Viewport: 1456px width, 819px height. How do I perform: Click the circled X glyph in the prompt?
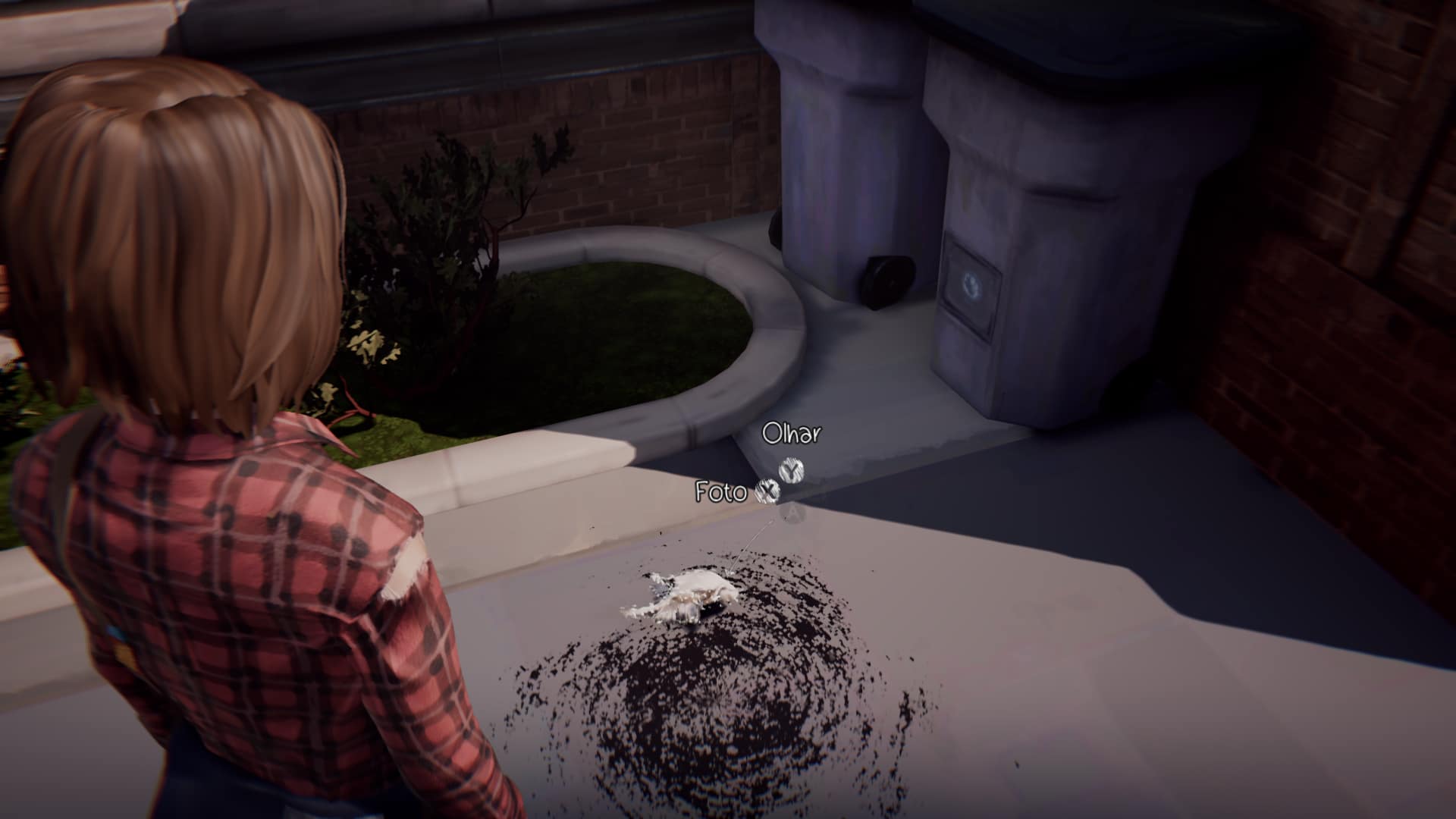coord(768,491)
